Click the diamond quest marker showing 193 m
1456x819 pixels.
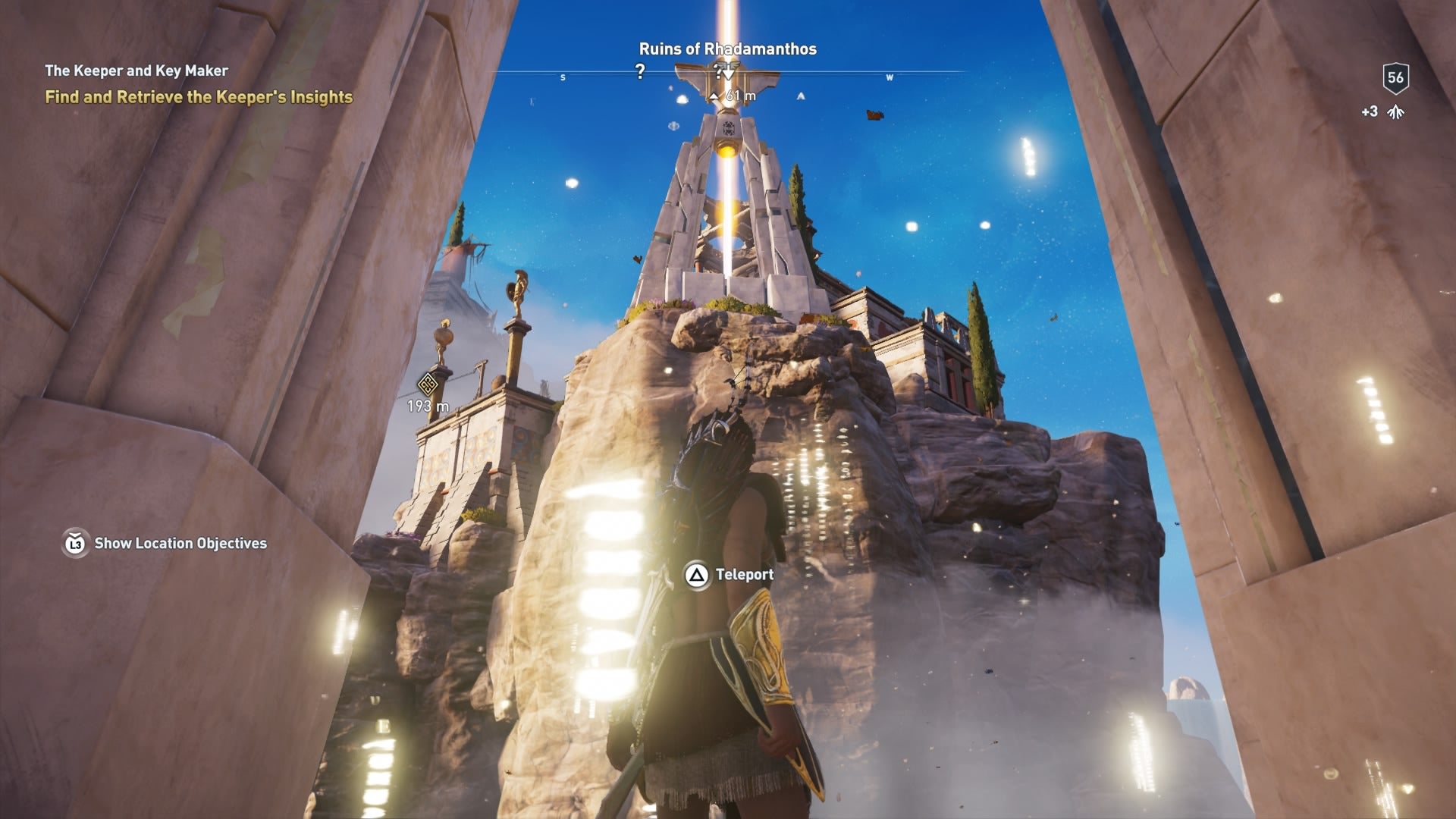(428, 384)
